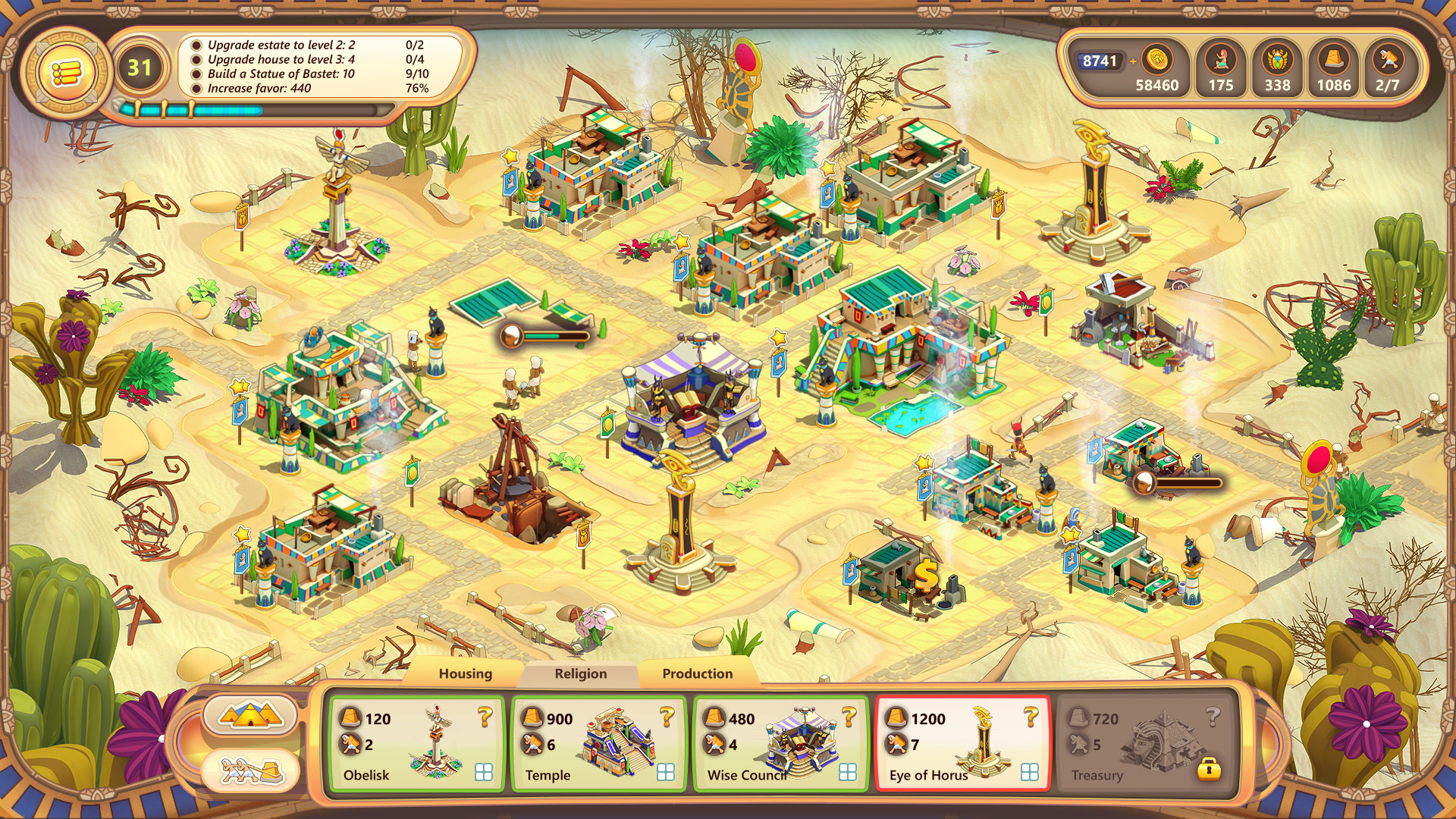Open the Production tab
1456x819 pixels.
(697, 673)
